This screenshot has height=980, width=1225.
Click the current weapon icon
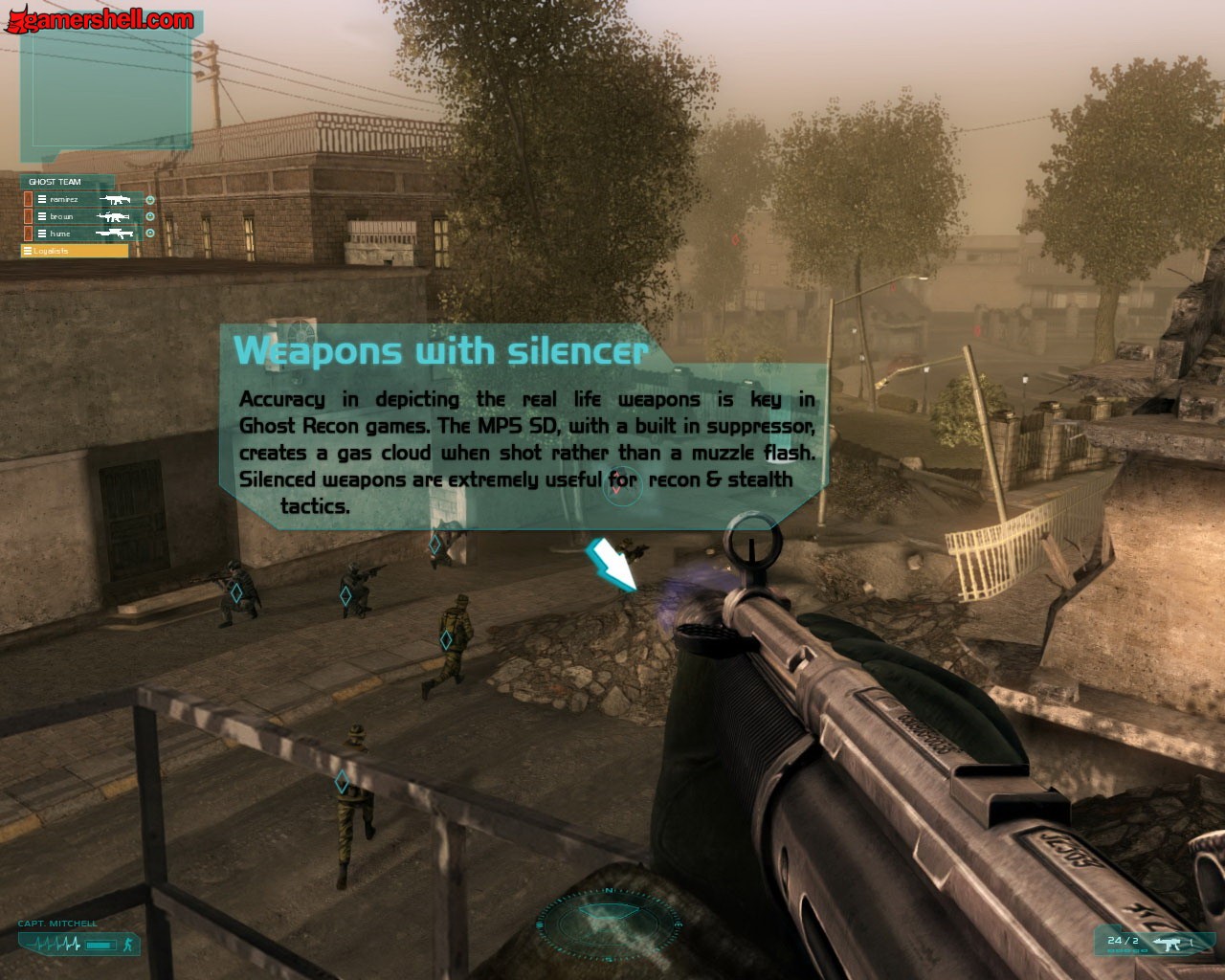[1169, 943]
